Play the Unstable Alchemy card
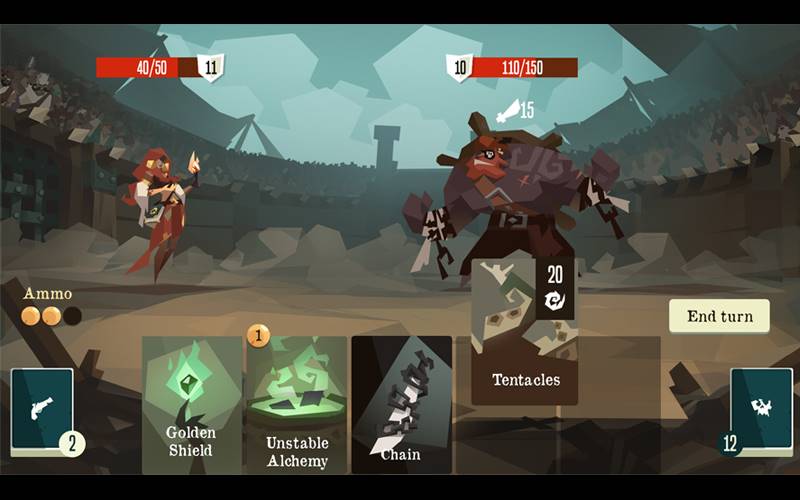The height and width of the screenshot is (500, 800). coord(297,405)
